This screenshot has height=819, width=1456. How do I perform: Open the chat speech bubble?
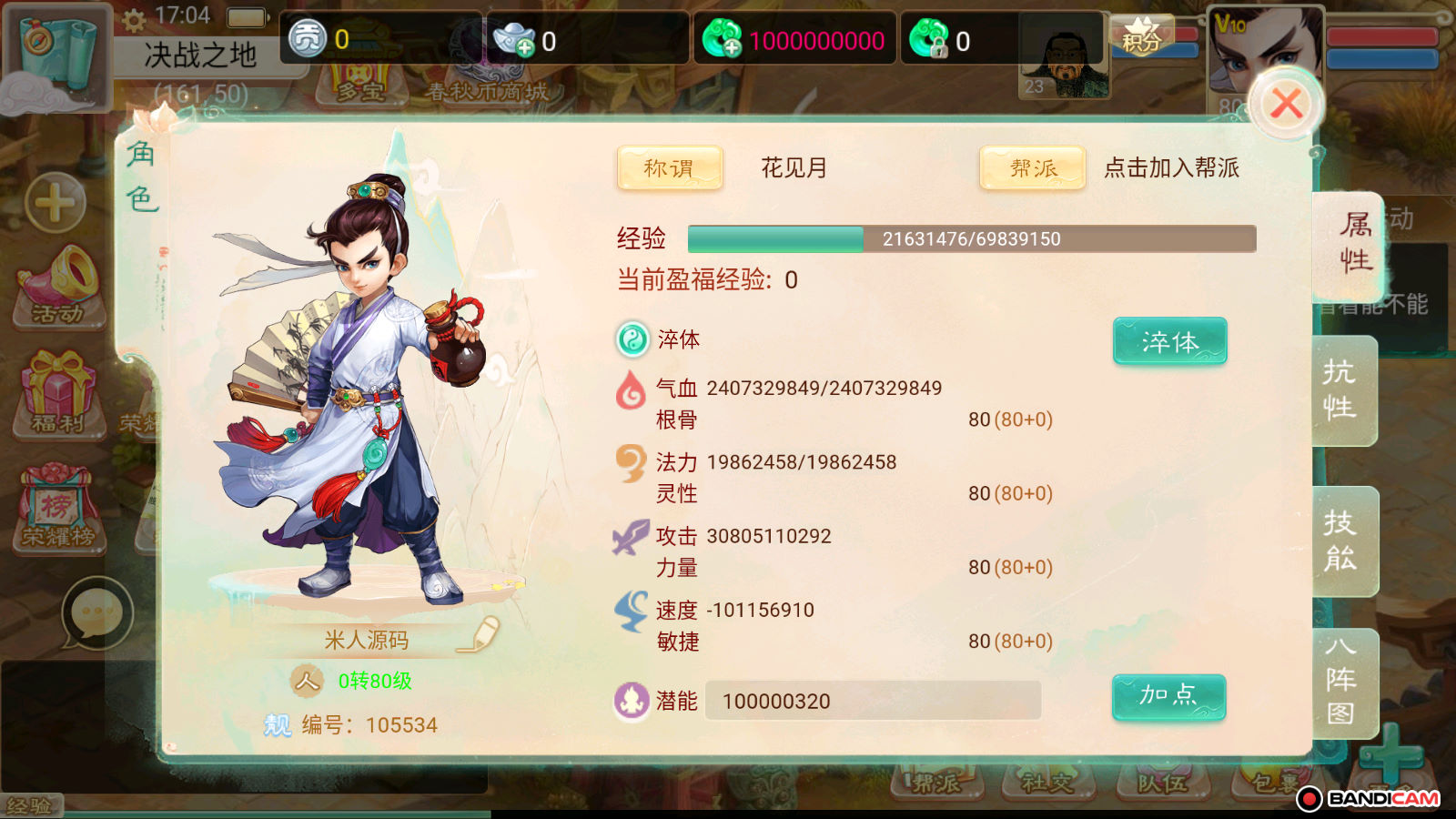coord(96,612)
